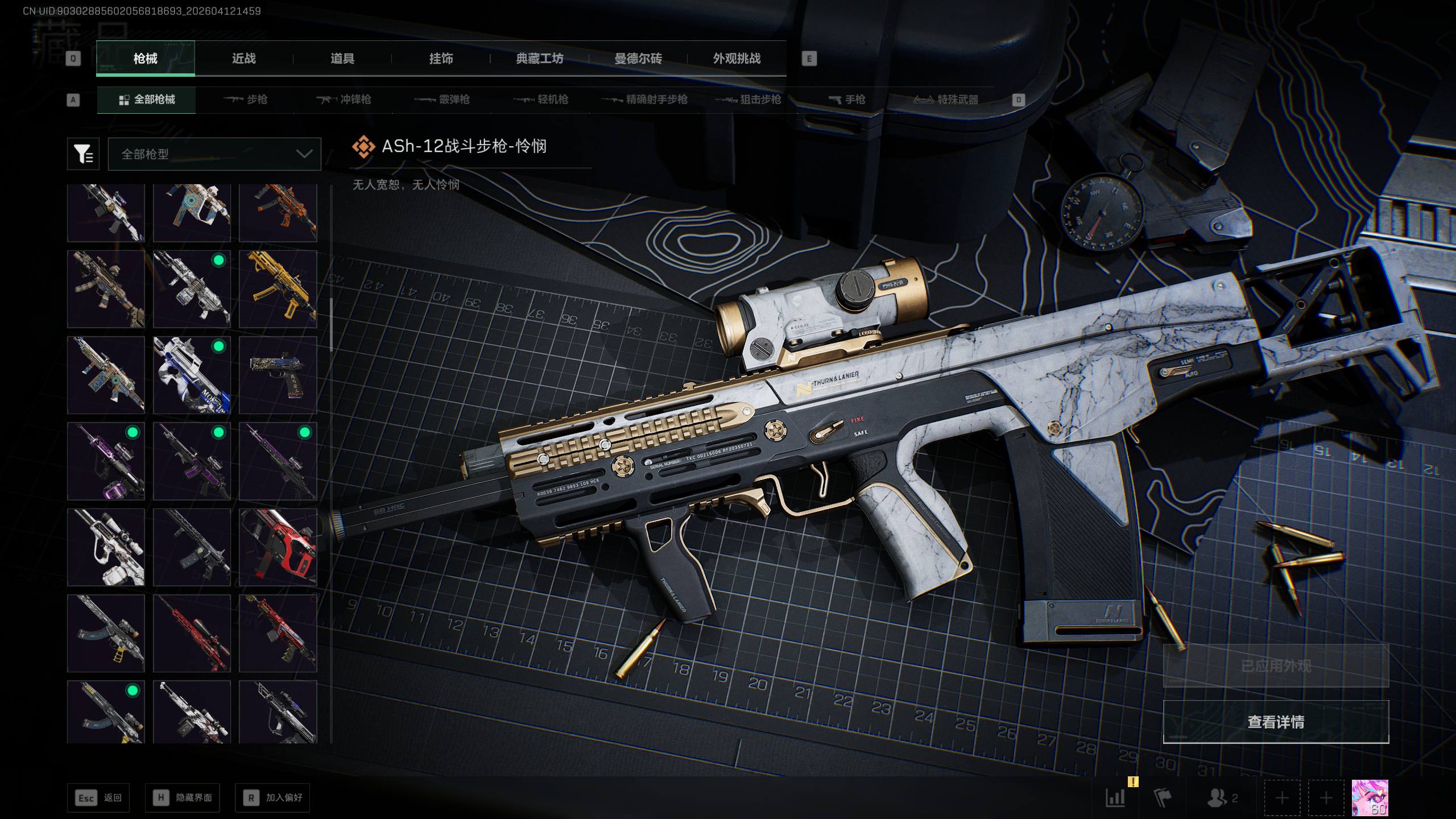This screenshot has width=1456, height=819.
Task: Open the 全部枪型 dropdown
Action: (214, 154)
